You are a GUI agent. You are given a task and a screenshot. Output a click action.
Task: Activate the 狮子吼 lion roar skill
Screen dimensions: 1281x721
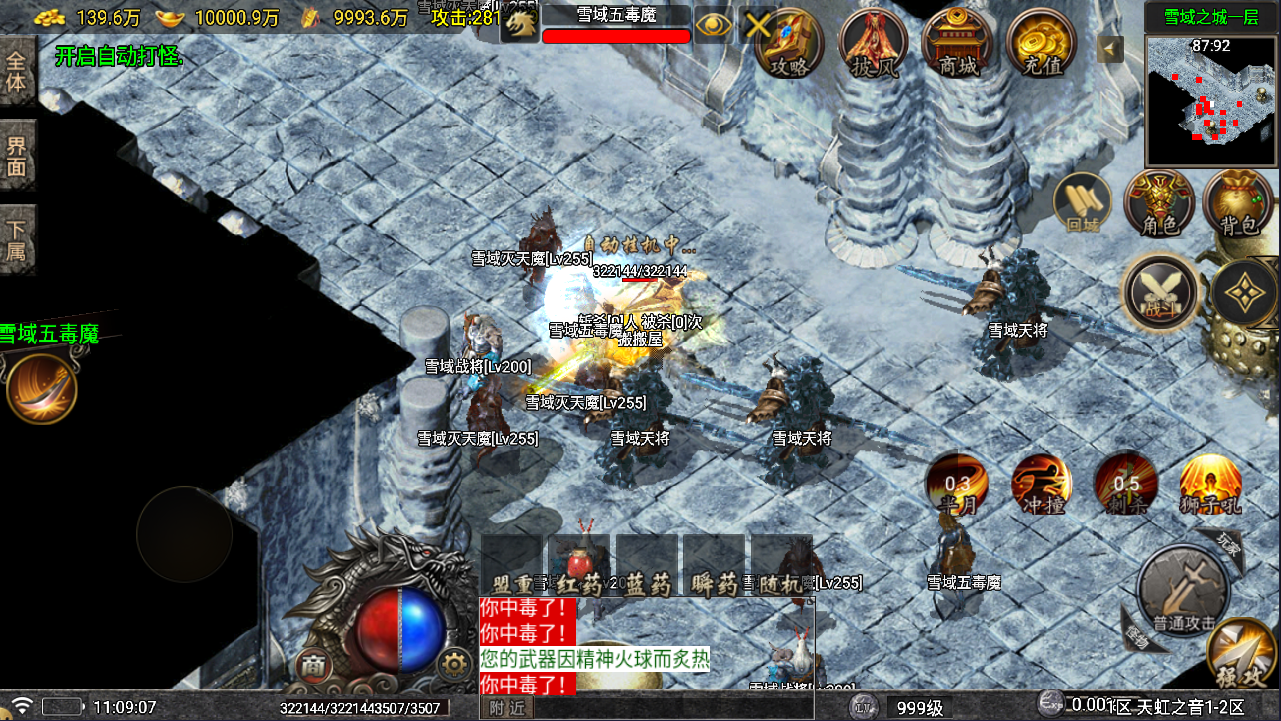click(1210, 484)
